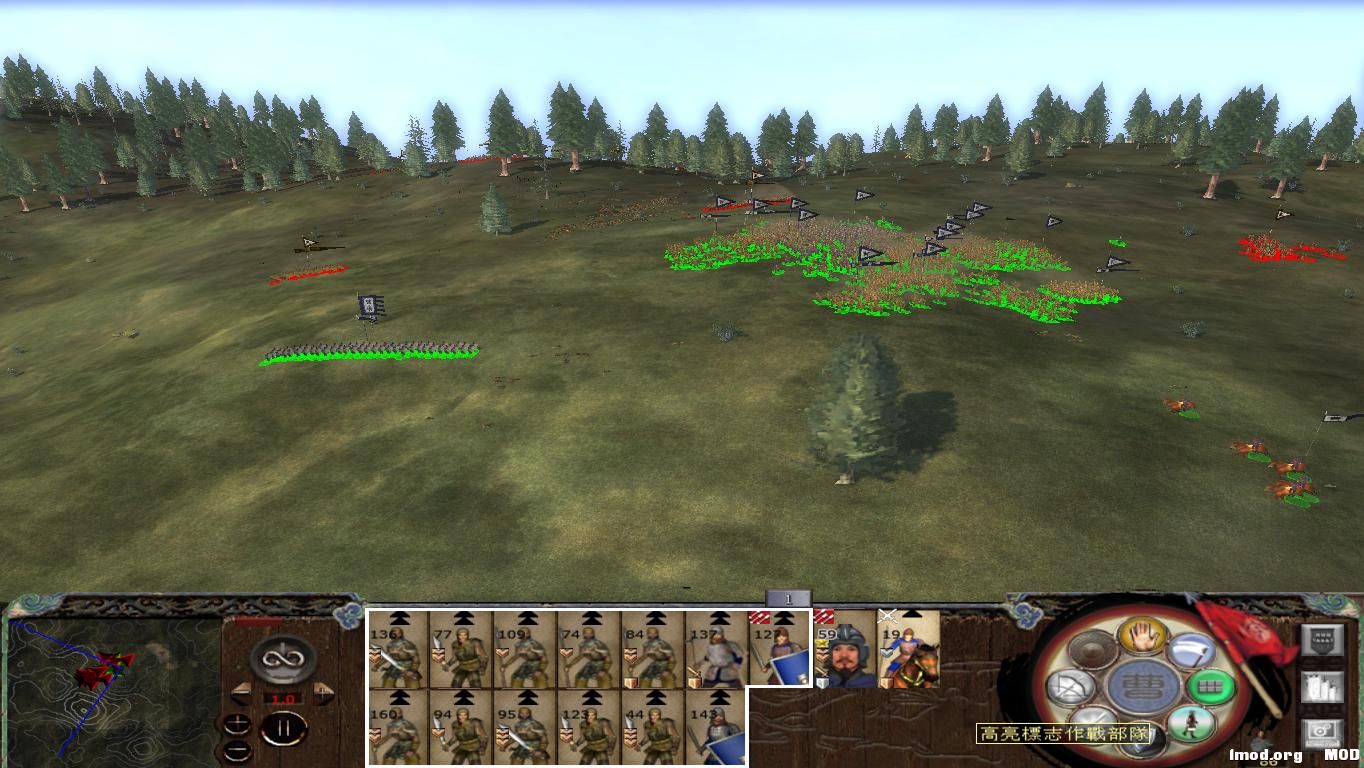Open camera options via bottom-right camera icon

point(1322,728)
